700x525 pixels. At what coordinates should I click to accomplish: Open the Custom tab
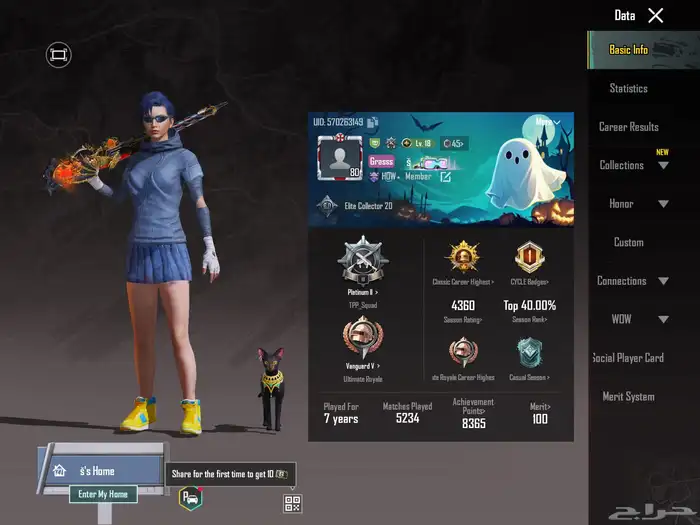[x=628, y=242]
